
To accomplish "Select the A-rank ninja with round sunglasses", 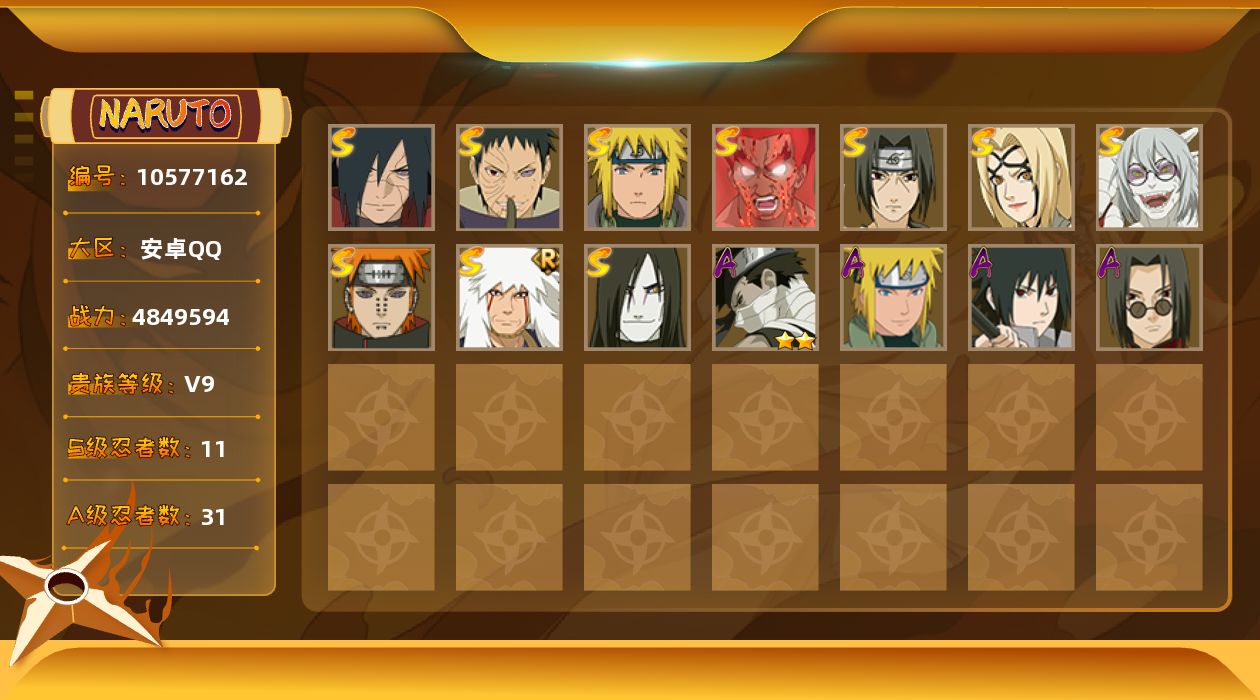I will (x=1149, y=297).
